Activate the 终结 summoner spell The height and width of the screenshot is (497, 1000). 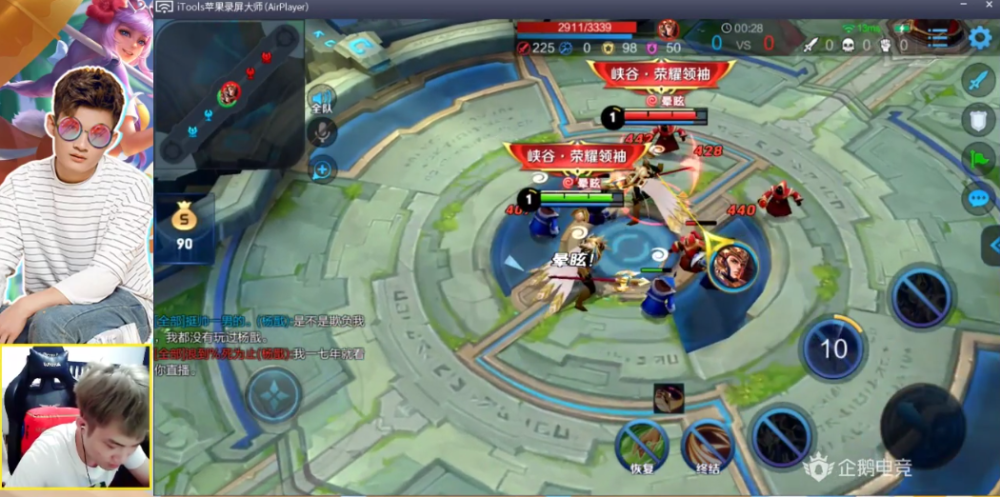708,444
